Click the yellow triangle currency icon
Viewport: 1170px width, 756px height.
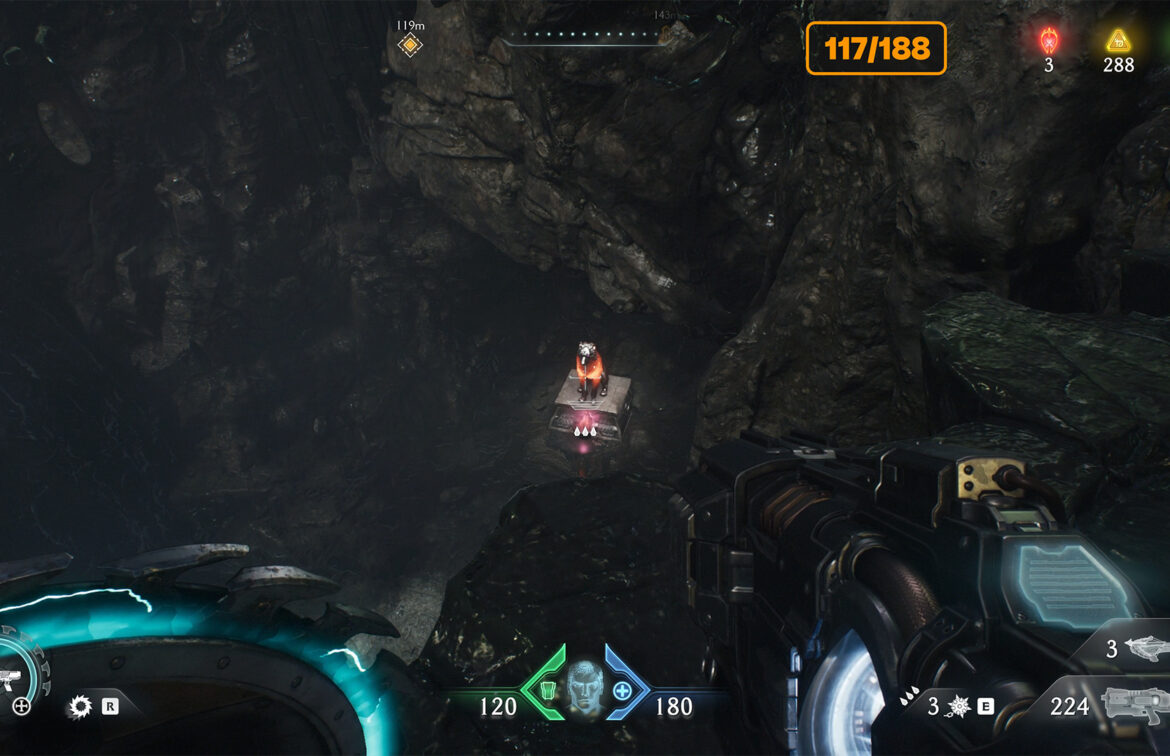coord(1117,41)
